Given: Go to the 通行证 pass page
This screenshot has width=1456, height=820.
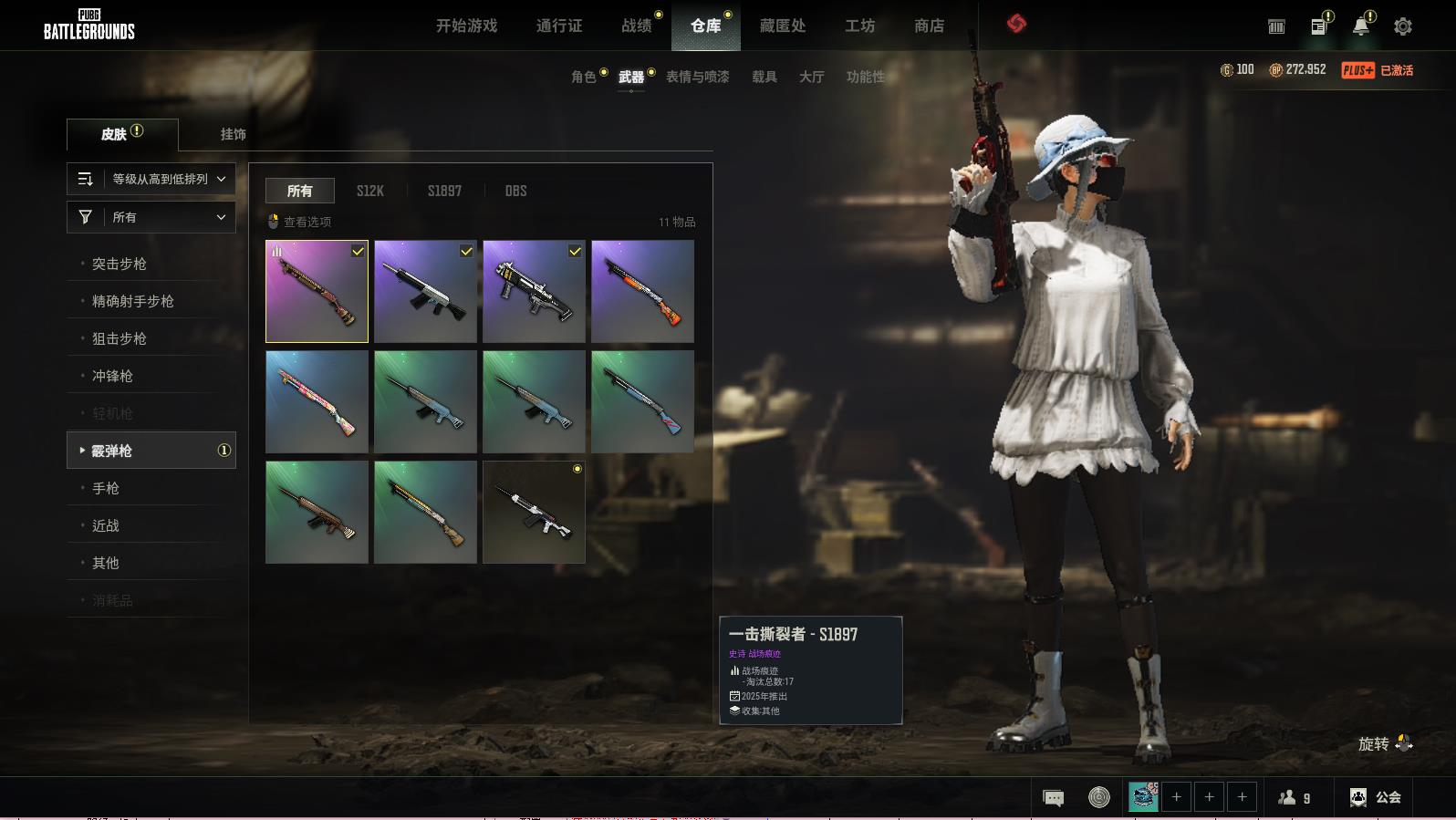Looking at the screenshot, I should (559, 26).
